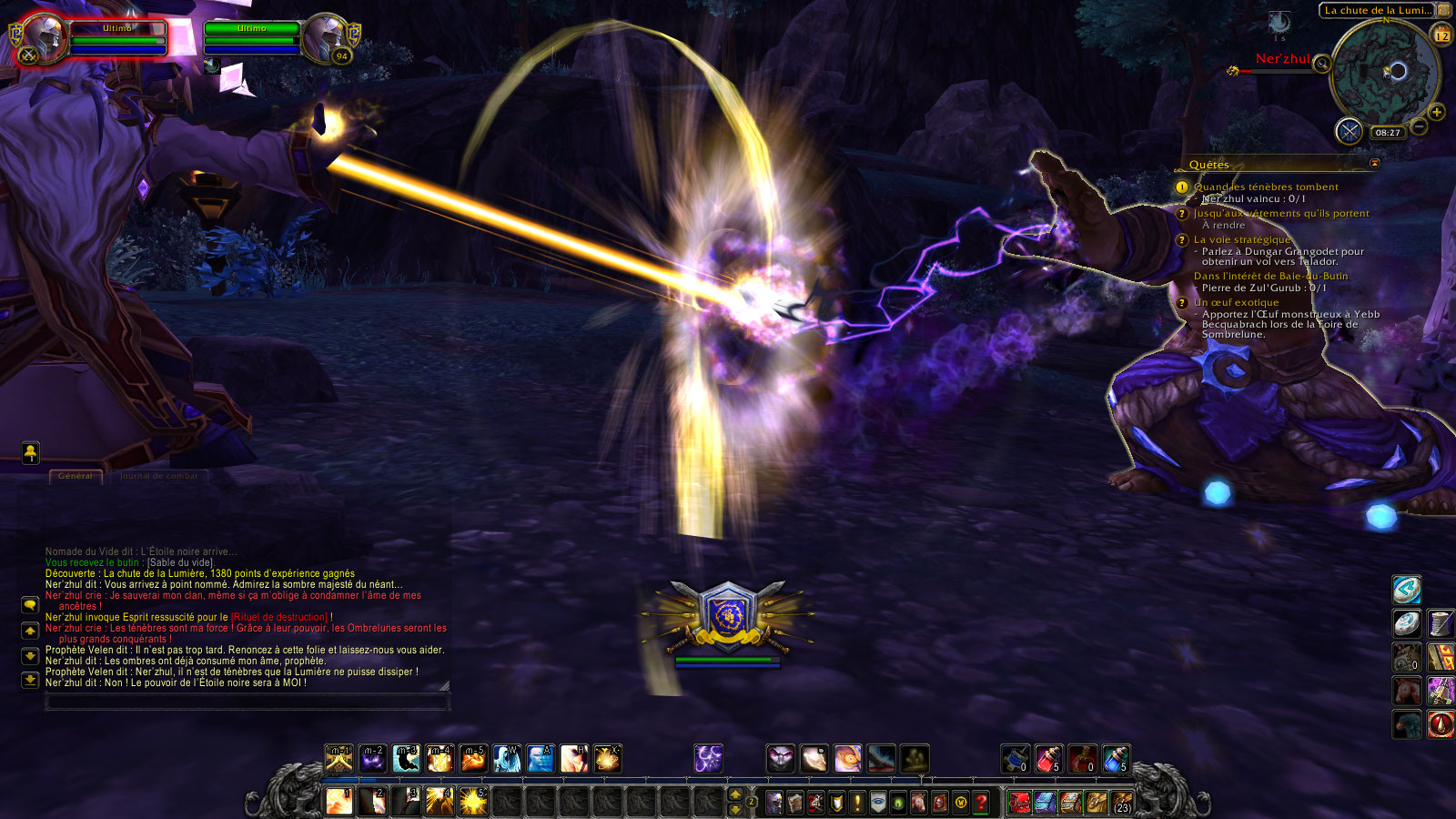Screen dimensions: 1456x819
Task: Click the crossed swords garrison button
Action: pos(1349,131)
